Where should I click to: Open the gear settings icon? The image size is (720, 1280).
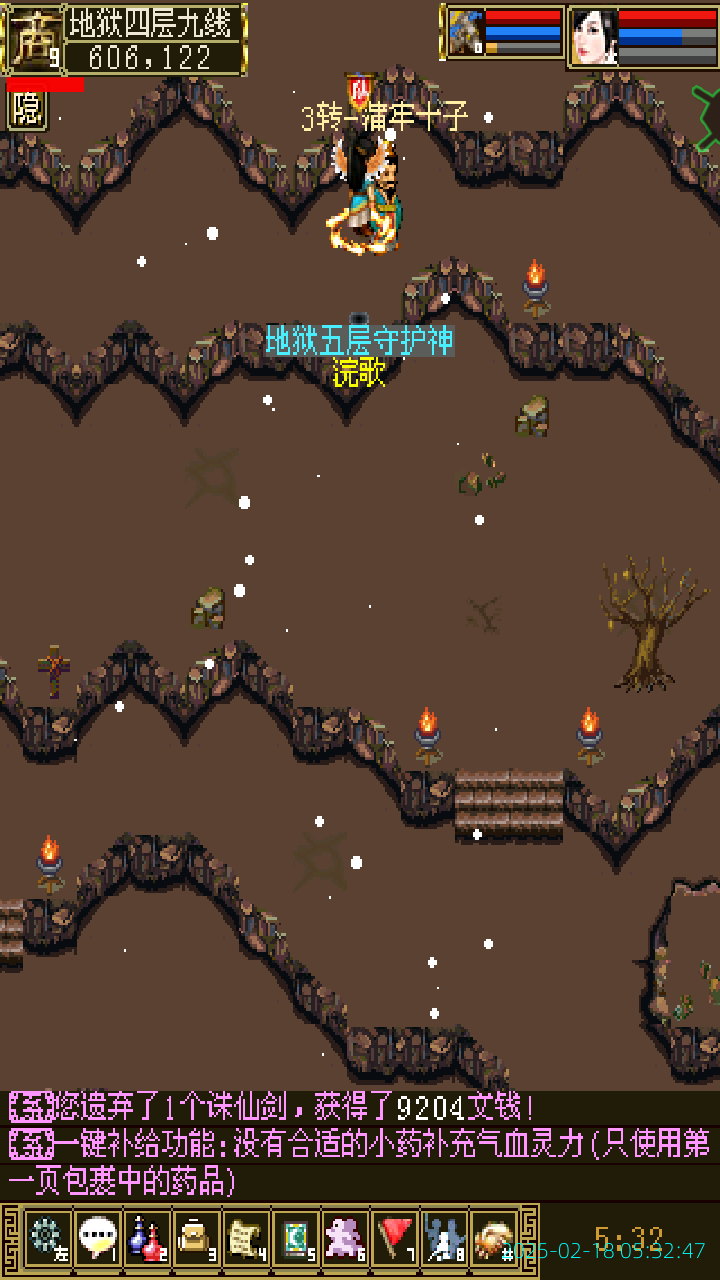pos(47,1238)
